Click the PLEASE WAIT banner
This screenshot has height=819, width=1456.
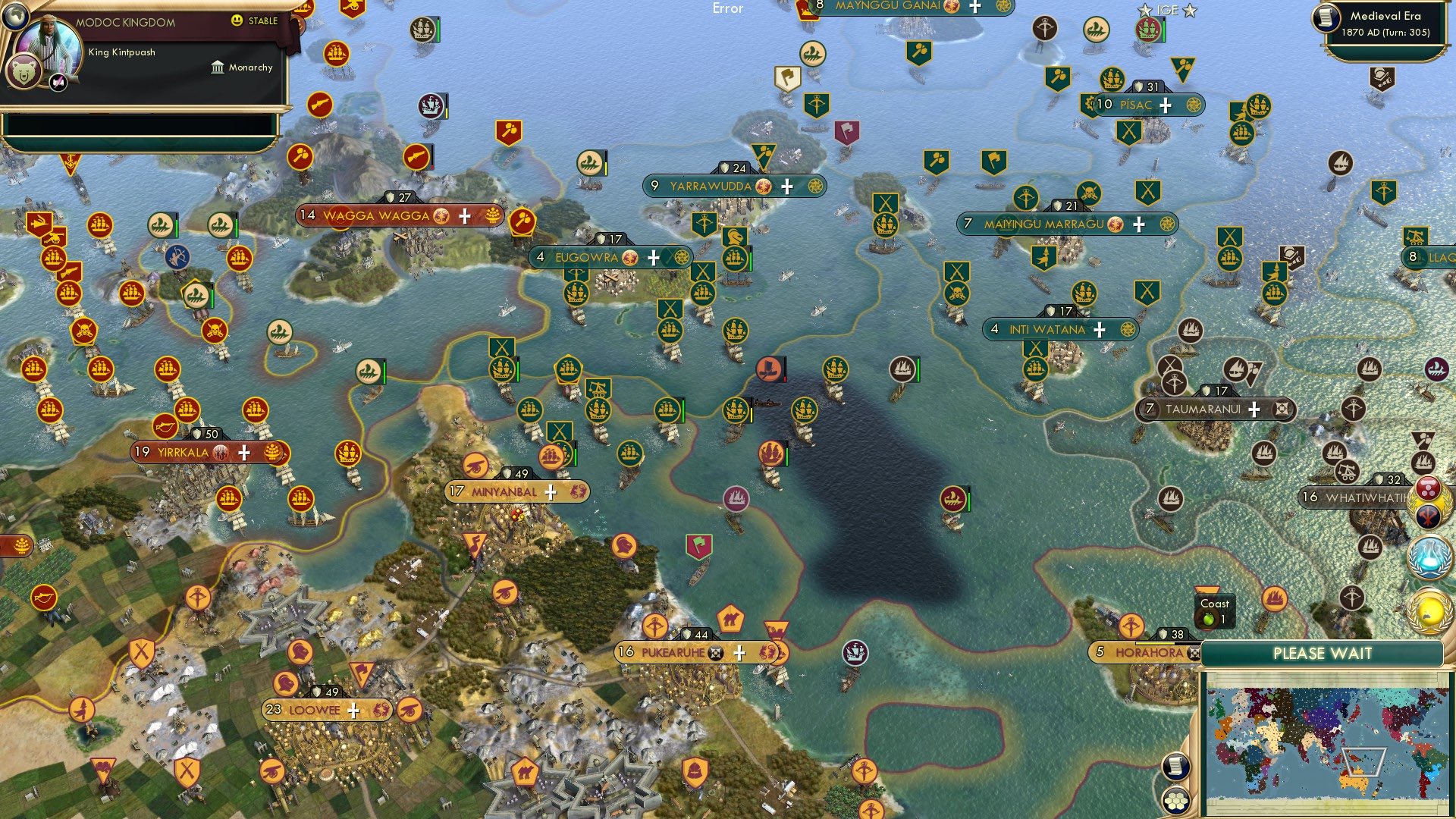coord(1323,653)
